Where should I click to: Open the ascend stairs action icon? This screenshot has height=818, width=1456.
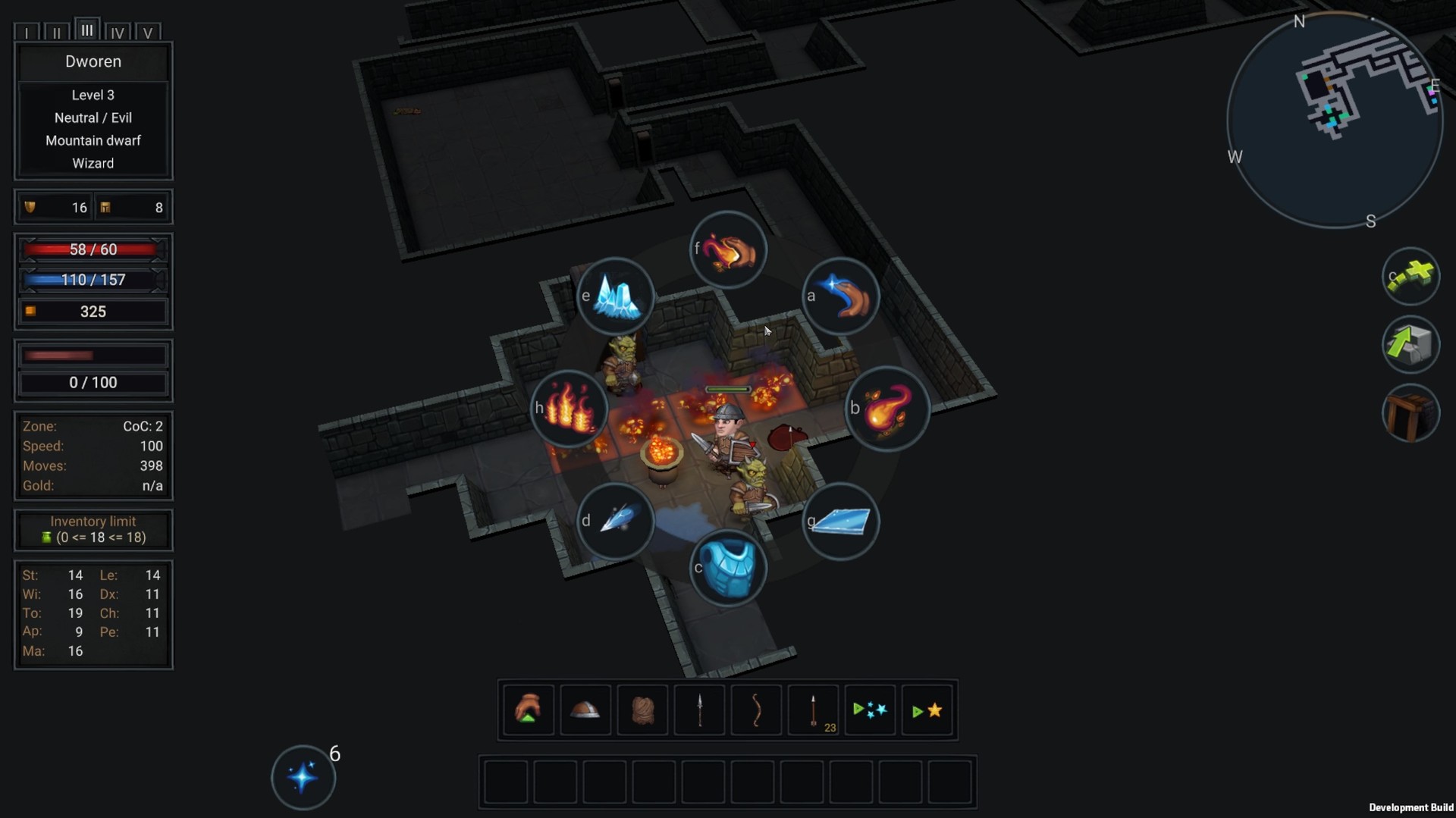(1412, 345)
